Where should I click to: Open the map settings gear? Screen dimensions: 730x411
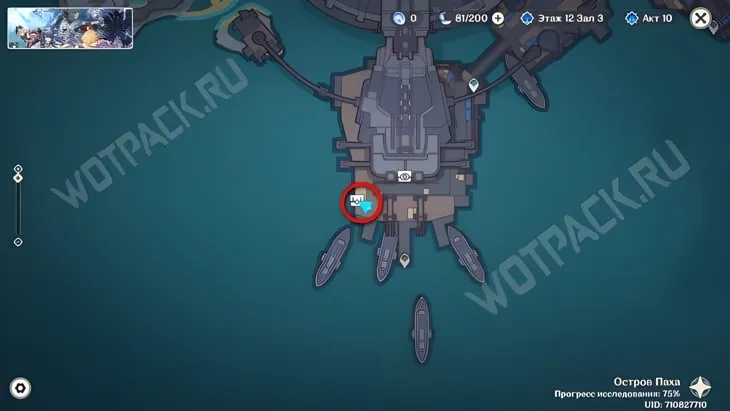[x=19, y=388]
